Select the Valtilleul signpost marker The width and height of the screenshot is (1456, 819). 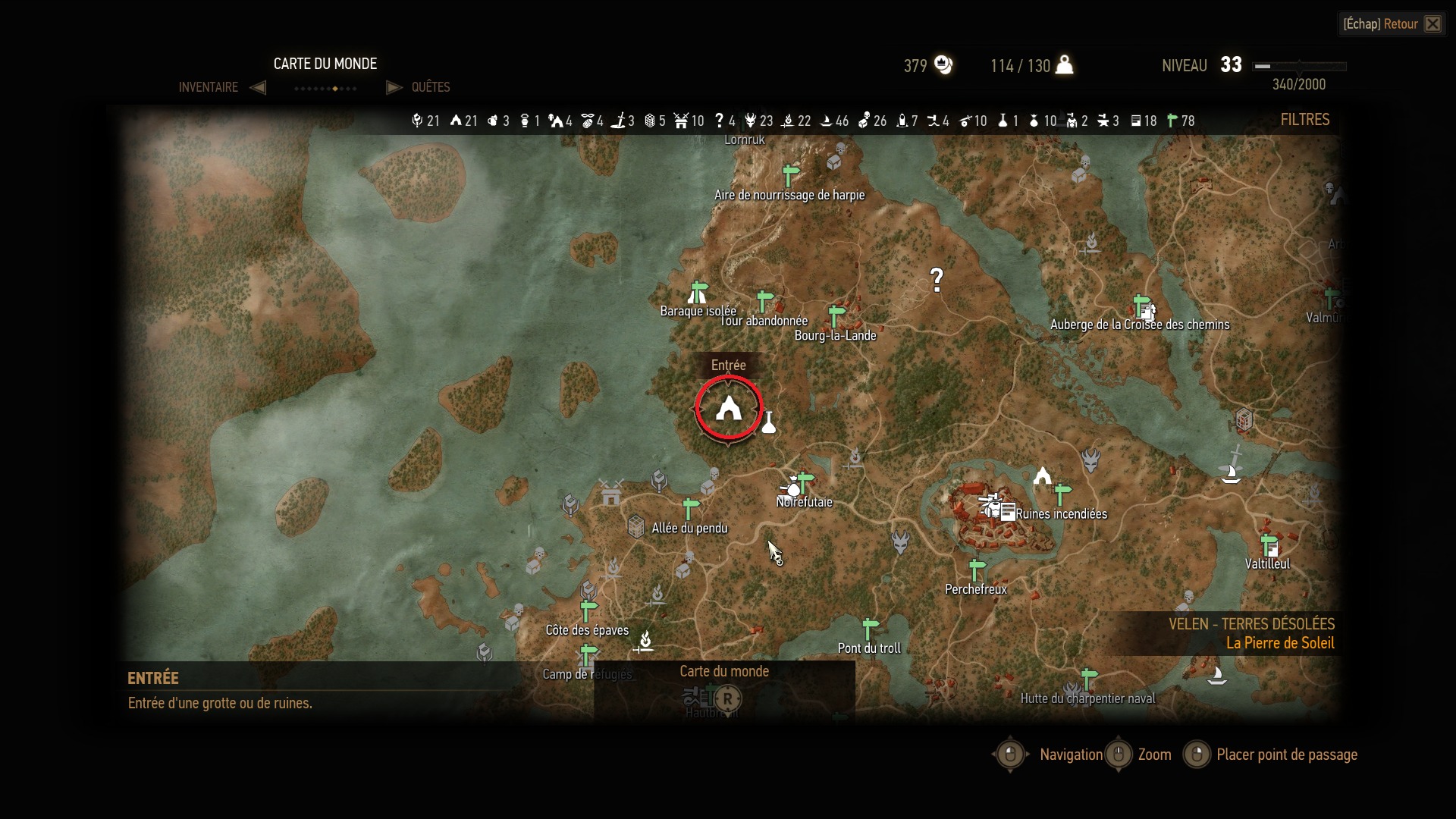click(x=1269, y=544)
